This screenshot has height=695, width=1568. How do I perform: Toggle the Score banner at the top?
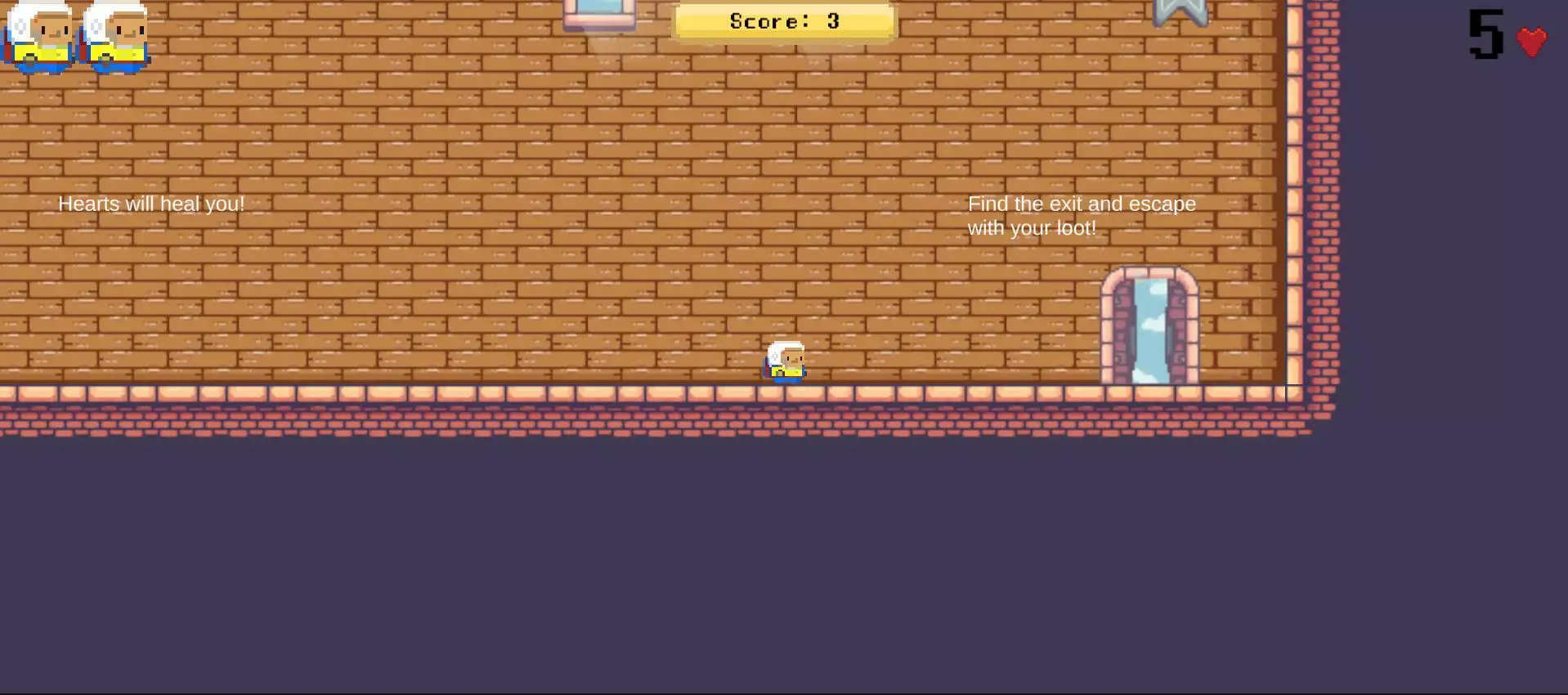click(782, 21)
